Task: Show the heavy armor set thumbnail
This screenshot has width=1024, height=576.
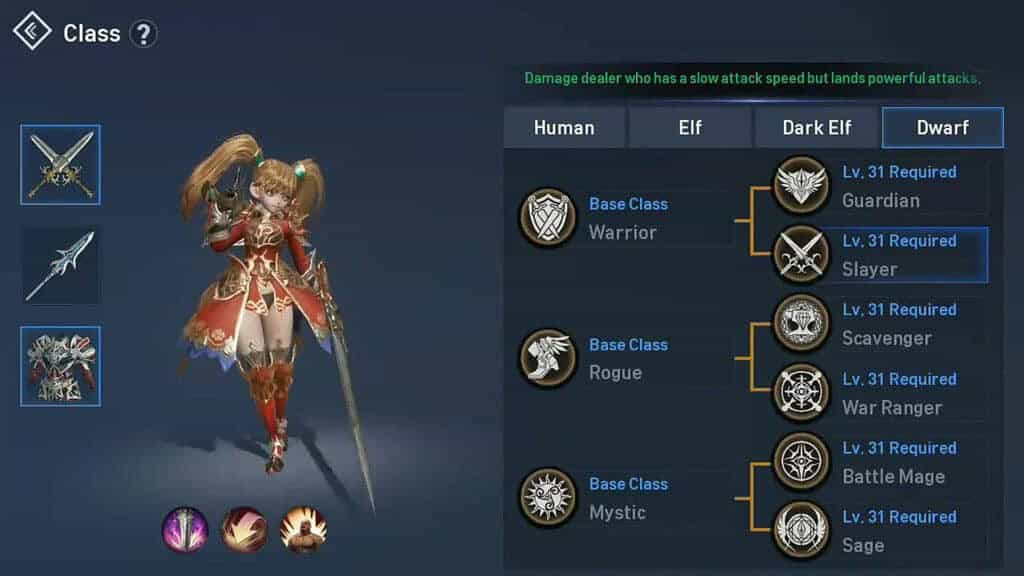Action: pyautogui.click(x=60, y=366)
